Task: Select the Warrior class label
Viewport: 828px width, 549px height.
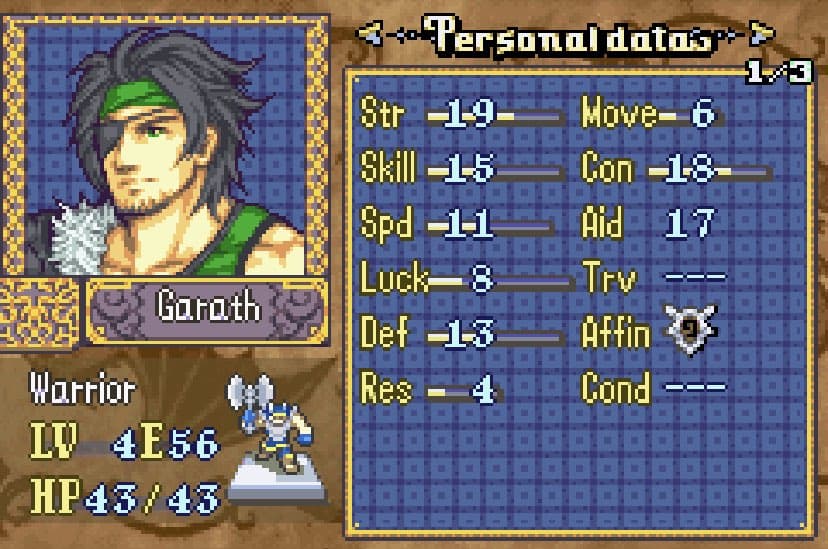Action: pos(82,388)
